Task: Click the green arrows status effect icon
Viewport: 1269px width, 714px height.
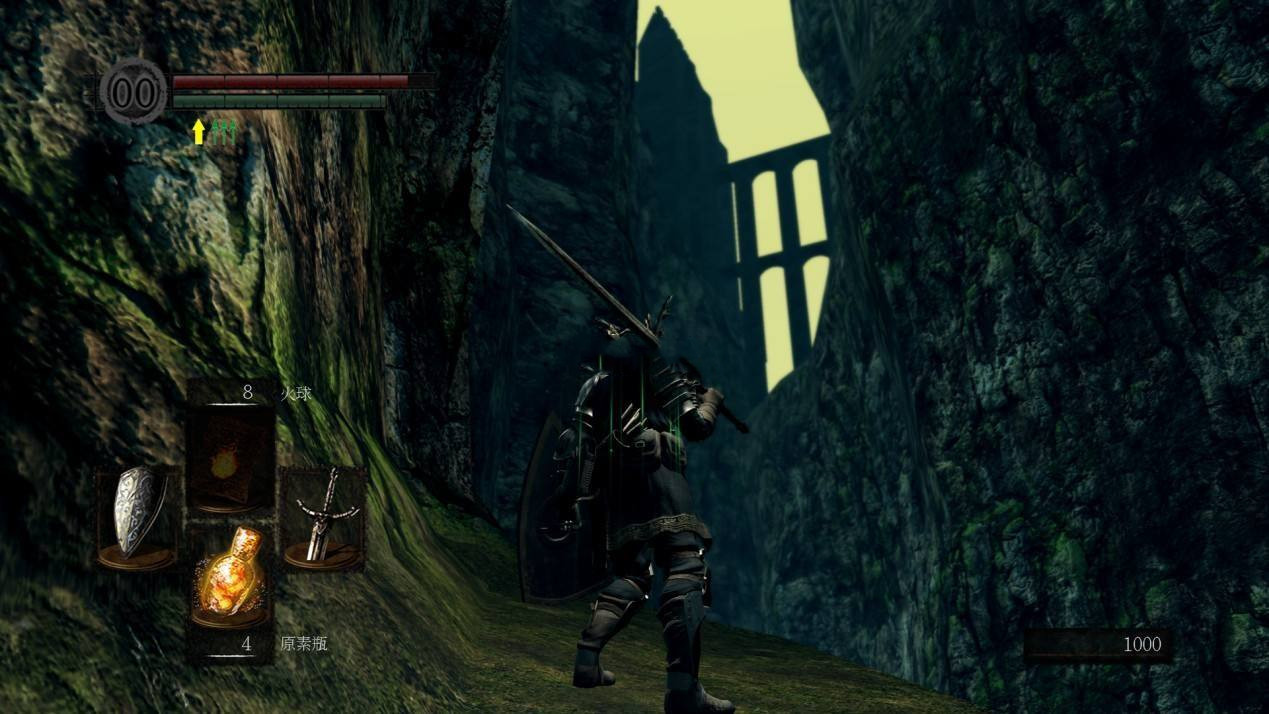Action: 224,131
